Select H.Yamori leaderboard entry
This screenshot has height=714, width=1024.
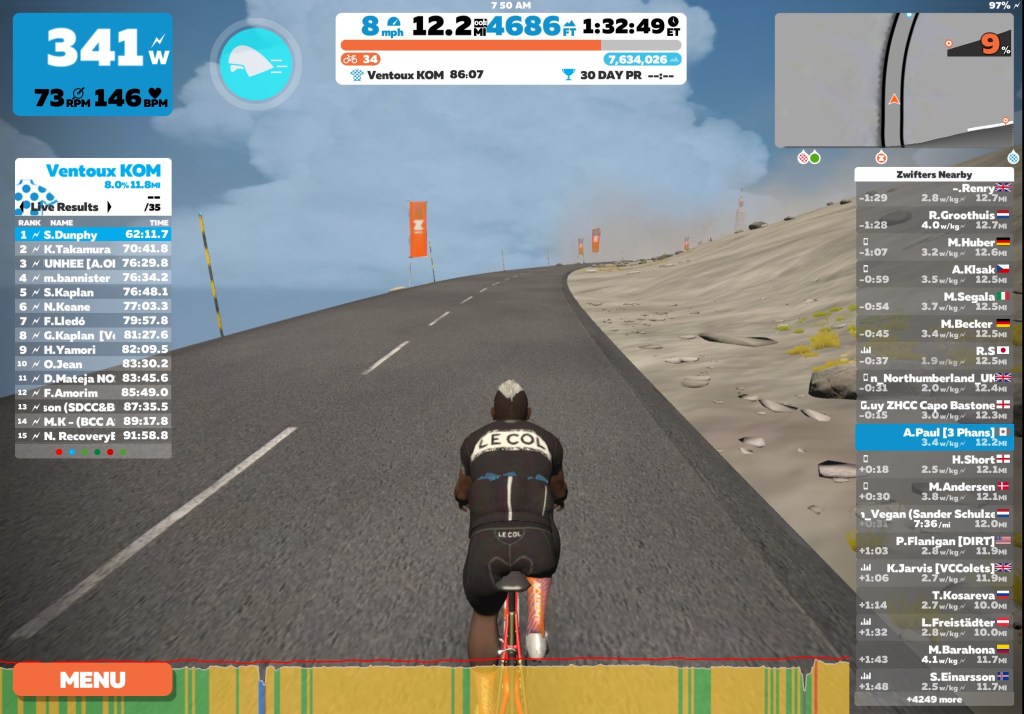(93, 350)
